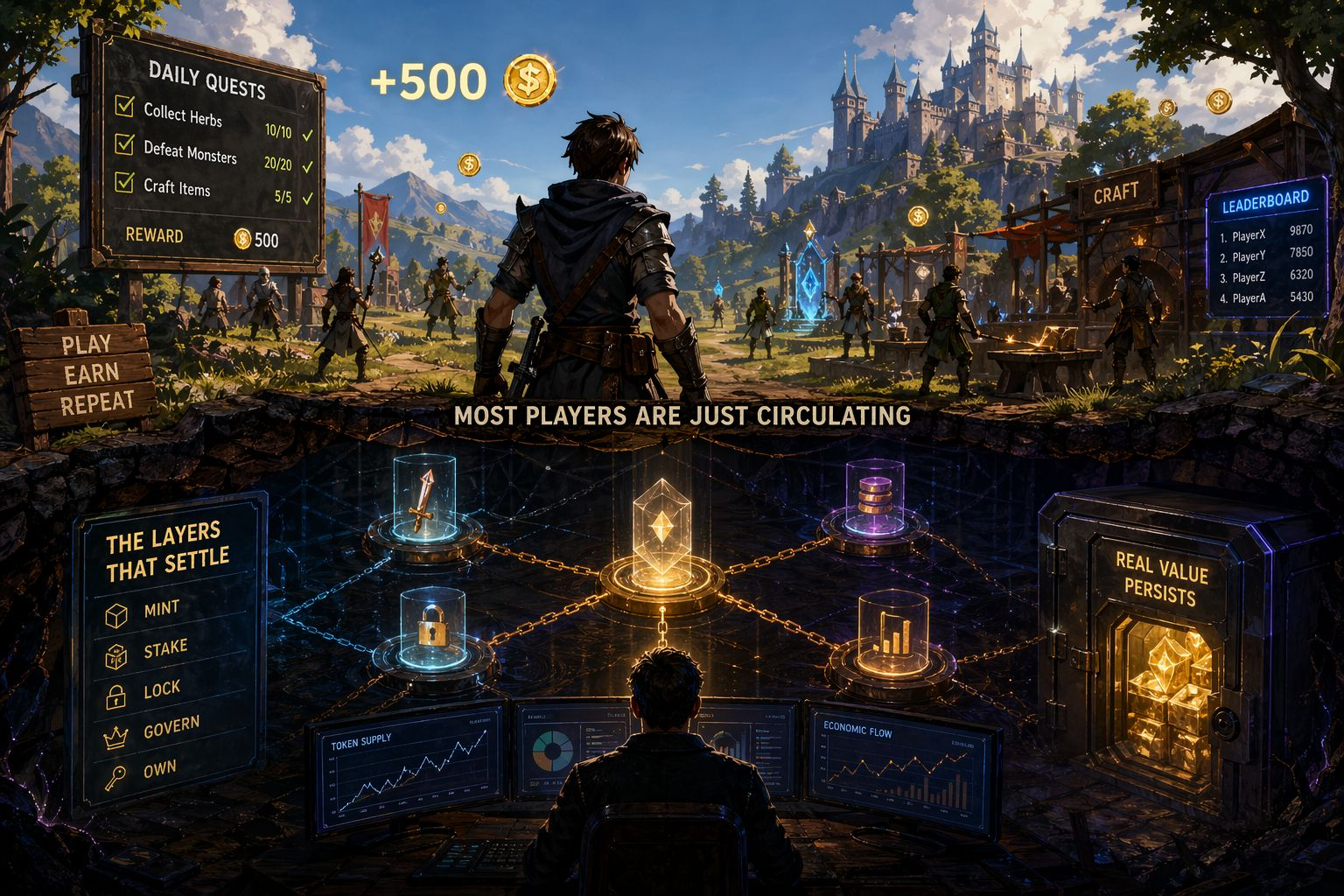Select the Craft Items quest row
This screenshot has height=896, width=1344.
click(177, 187)
